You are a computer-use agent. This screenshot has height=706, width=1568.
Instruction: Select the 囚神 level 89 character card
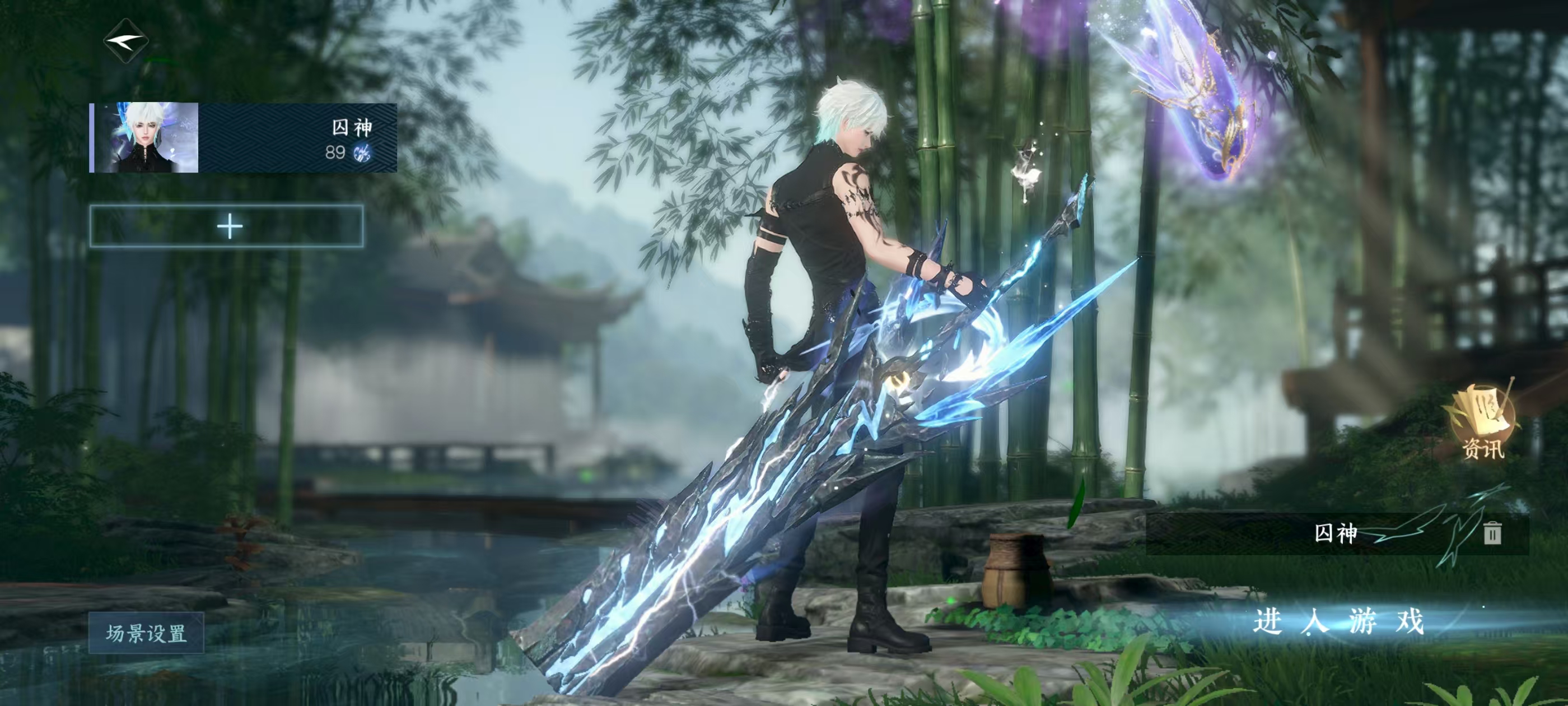tap(244, 138)
